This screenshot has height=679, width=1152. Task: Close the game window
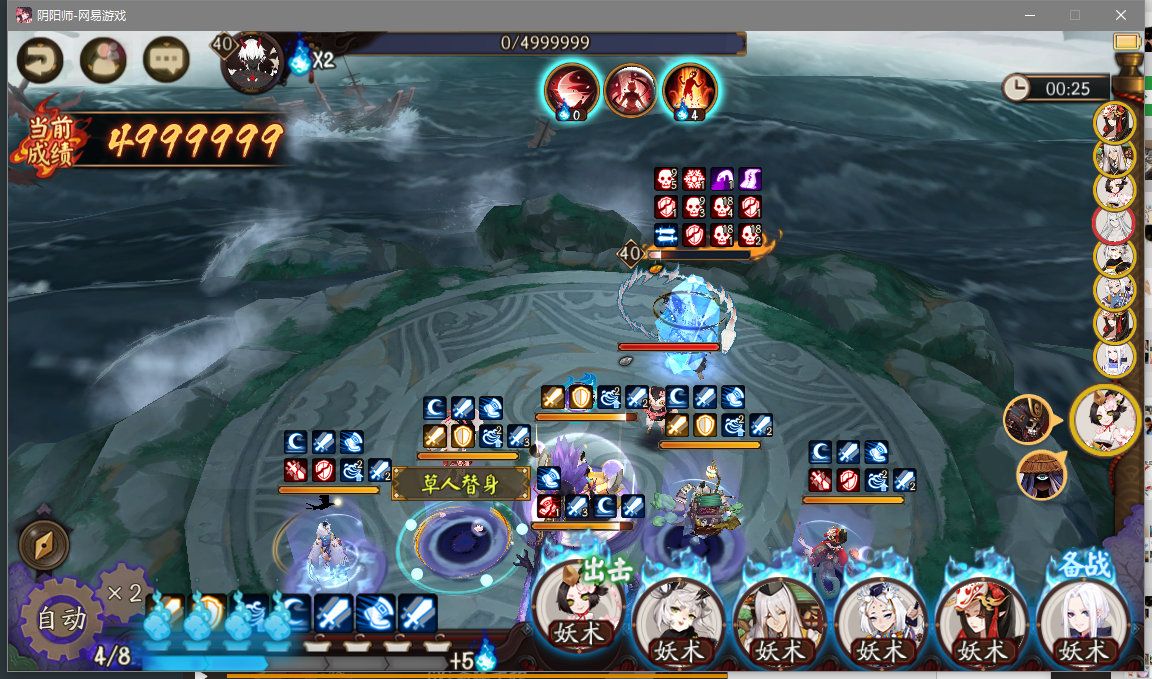tap(1121, 15)
